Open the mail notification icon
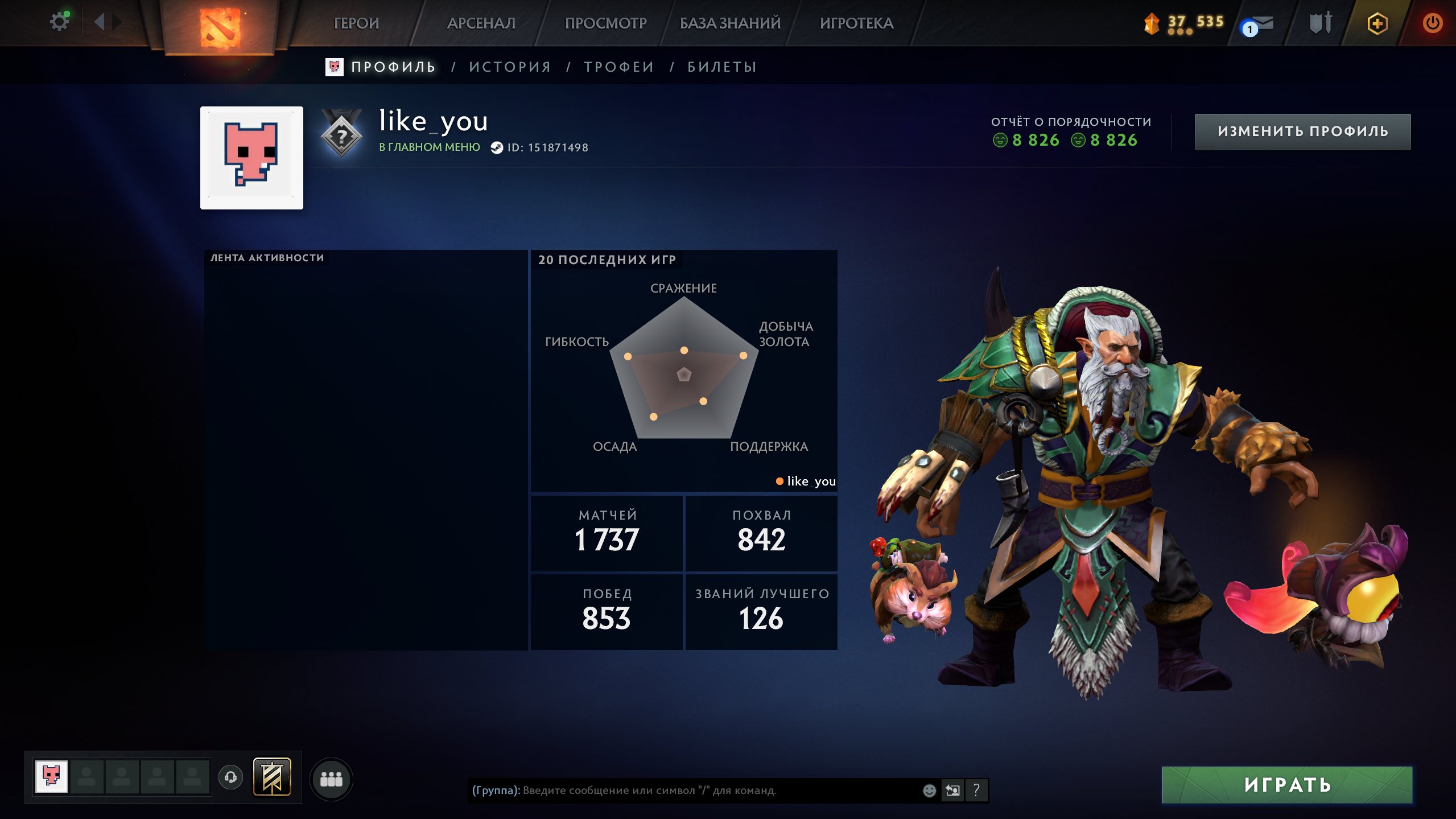The image size is (1456, 819). (1259, 25)
